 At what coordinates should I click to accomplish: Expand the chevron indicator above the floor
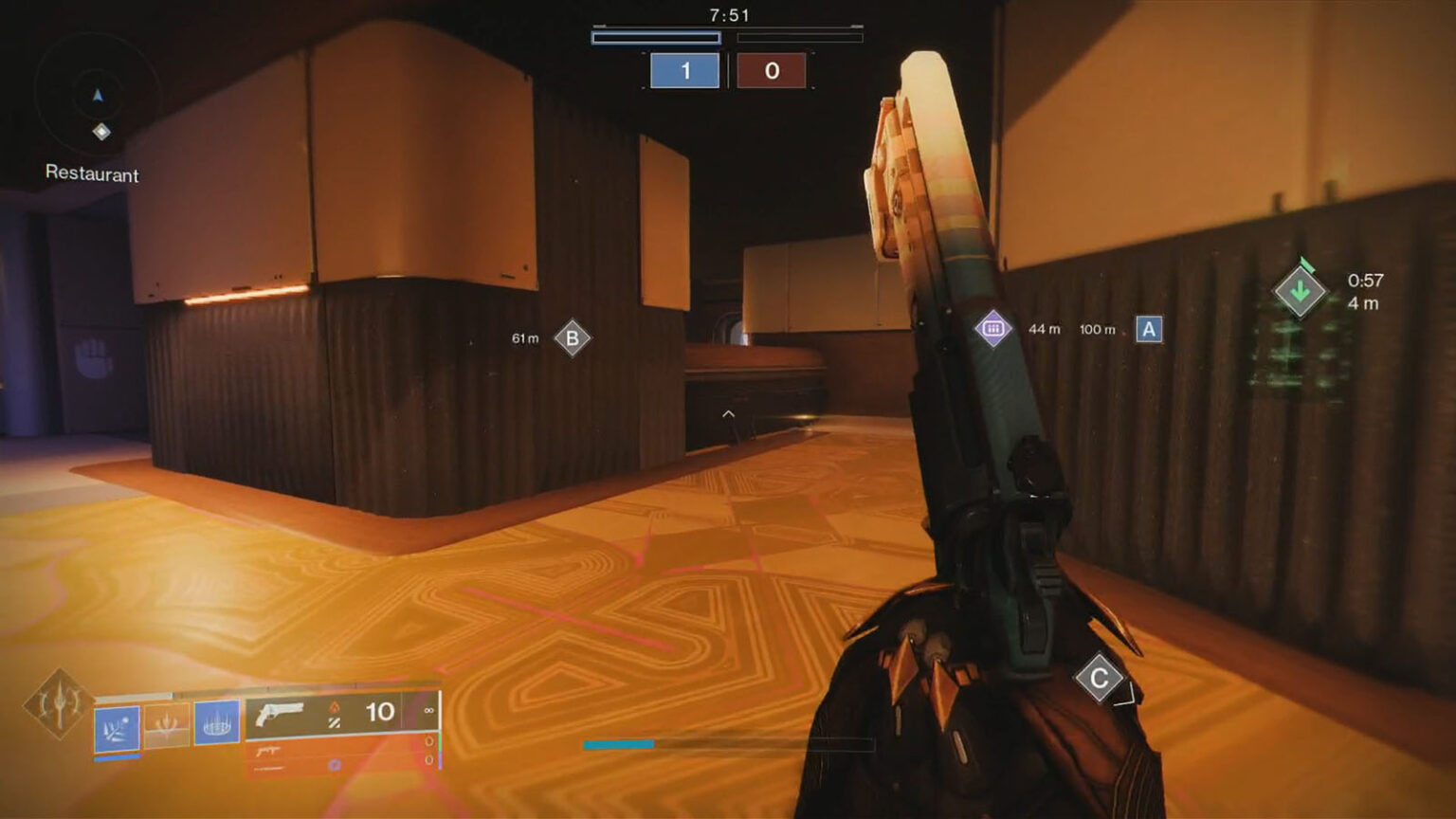[x=726, y=414]
